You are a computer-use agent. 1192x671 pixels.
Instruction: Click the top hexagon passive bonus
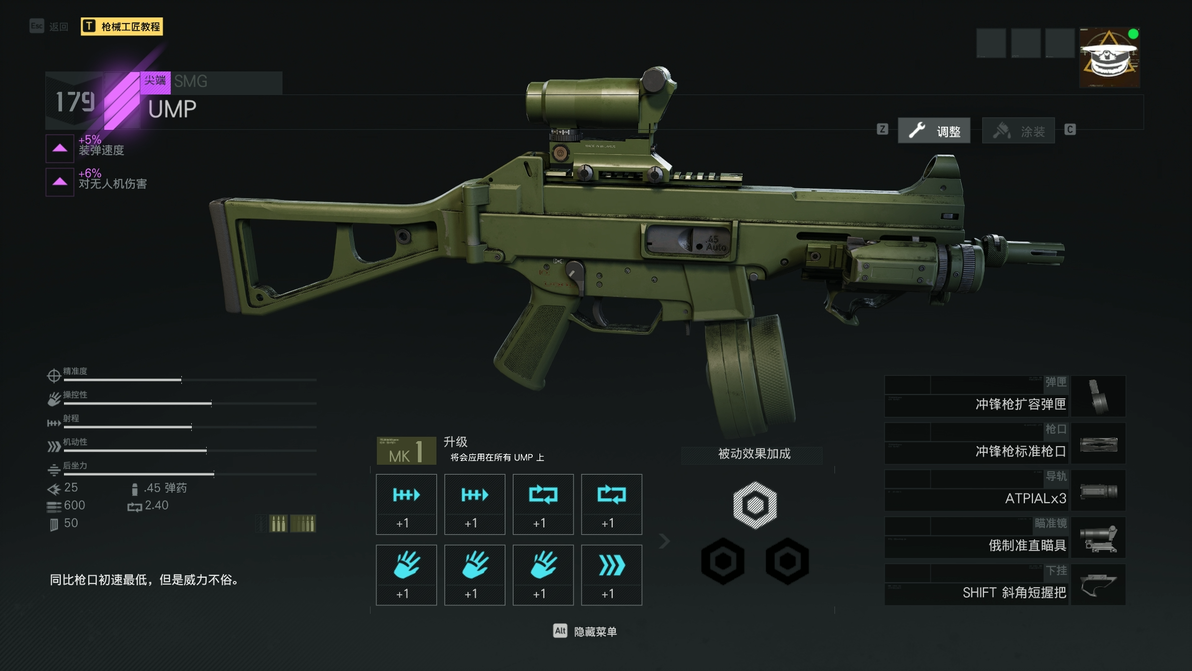coord(755,504)
